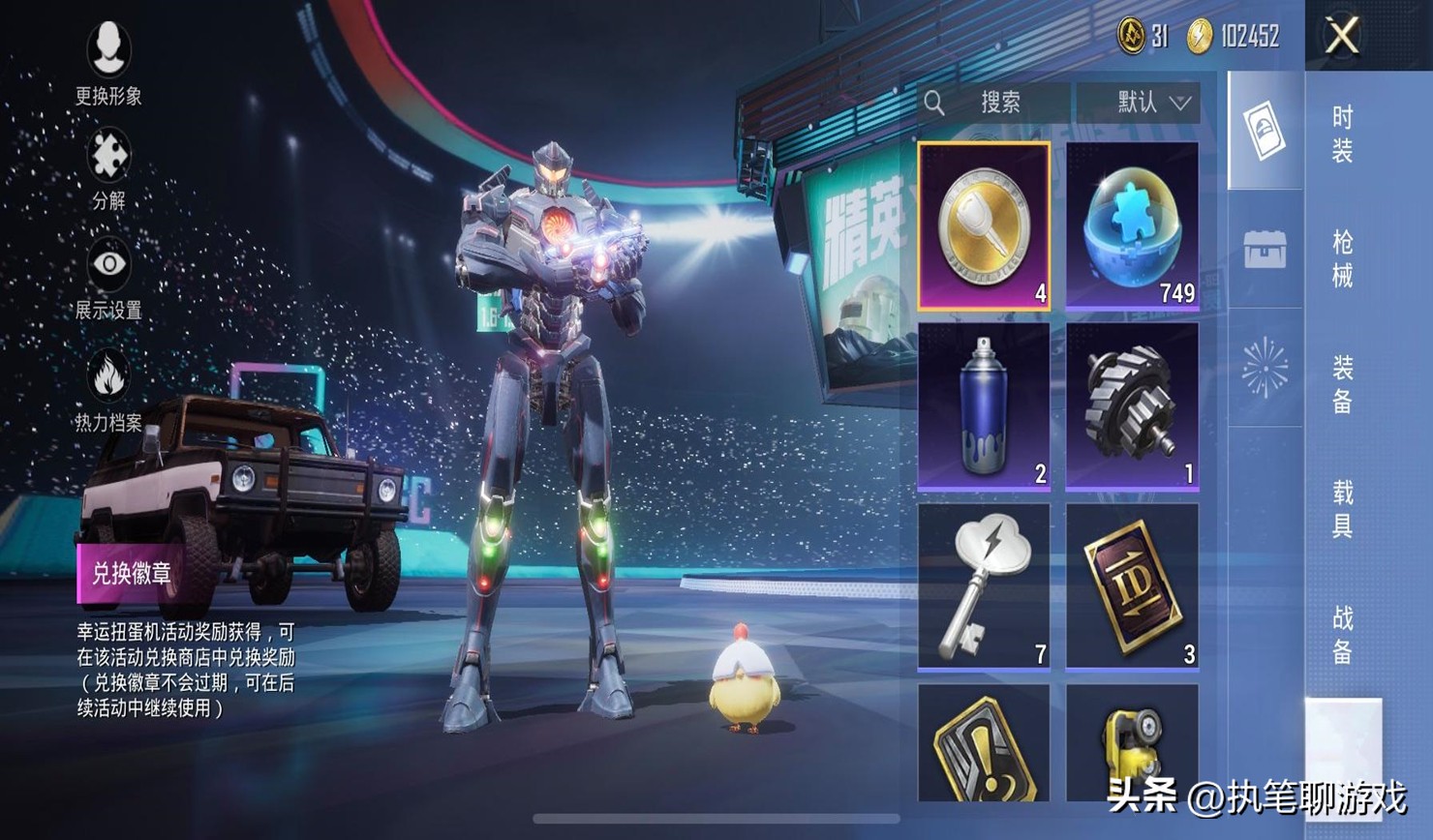Switch to the 枪械 firearms tab
The height and width of the screenshot is (840, 1433).
click(x=1342, y=258)
